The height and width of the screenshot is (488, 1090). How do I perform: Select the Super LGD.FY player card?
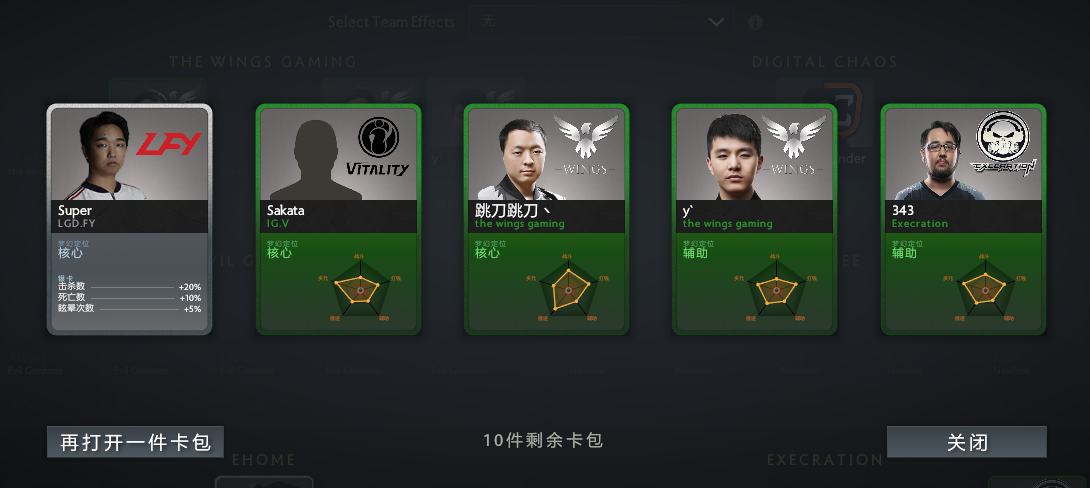[130, 219]
